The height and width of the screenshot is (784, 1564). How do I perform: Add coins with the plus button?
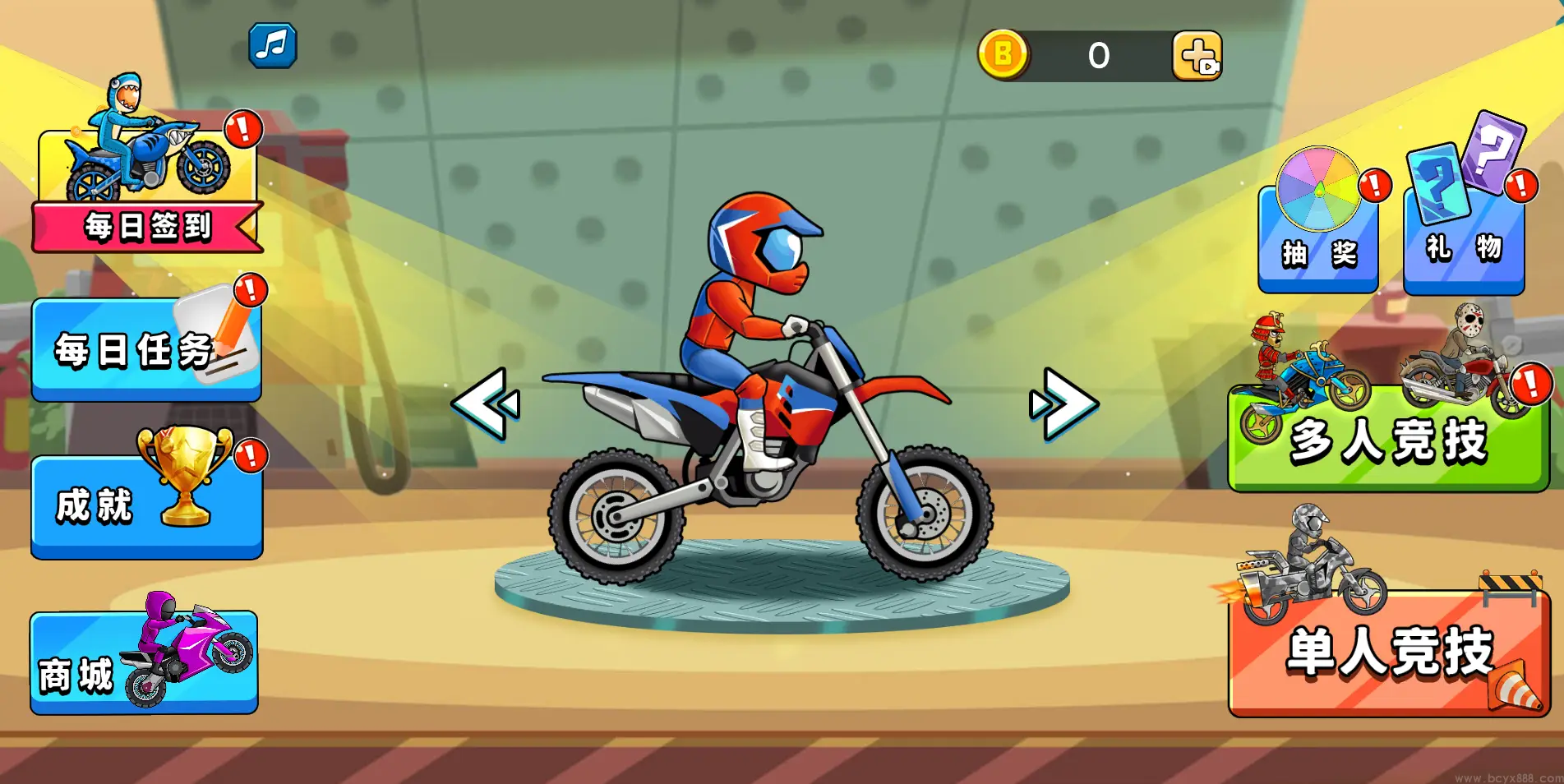point(1197,56)
